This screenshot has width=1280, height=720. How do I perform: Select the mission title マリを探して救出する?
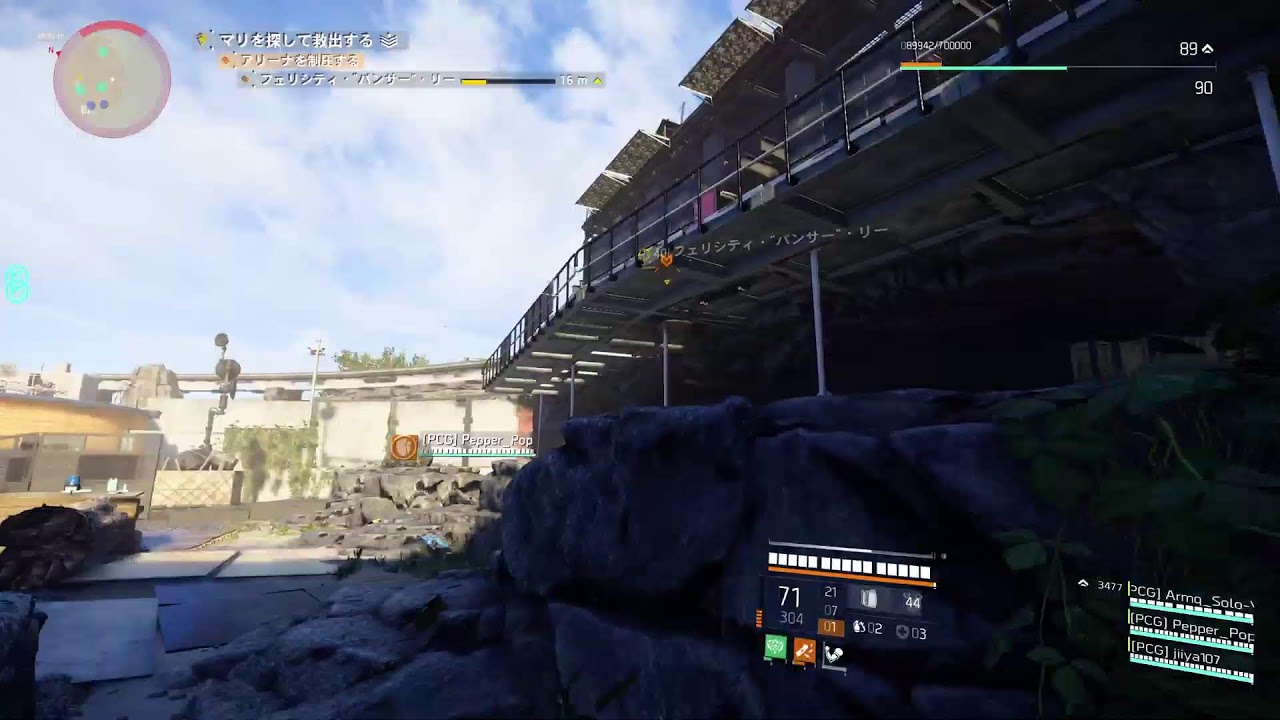(x=295, y=40)
